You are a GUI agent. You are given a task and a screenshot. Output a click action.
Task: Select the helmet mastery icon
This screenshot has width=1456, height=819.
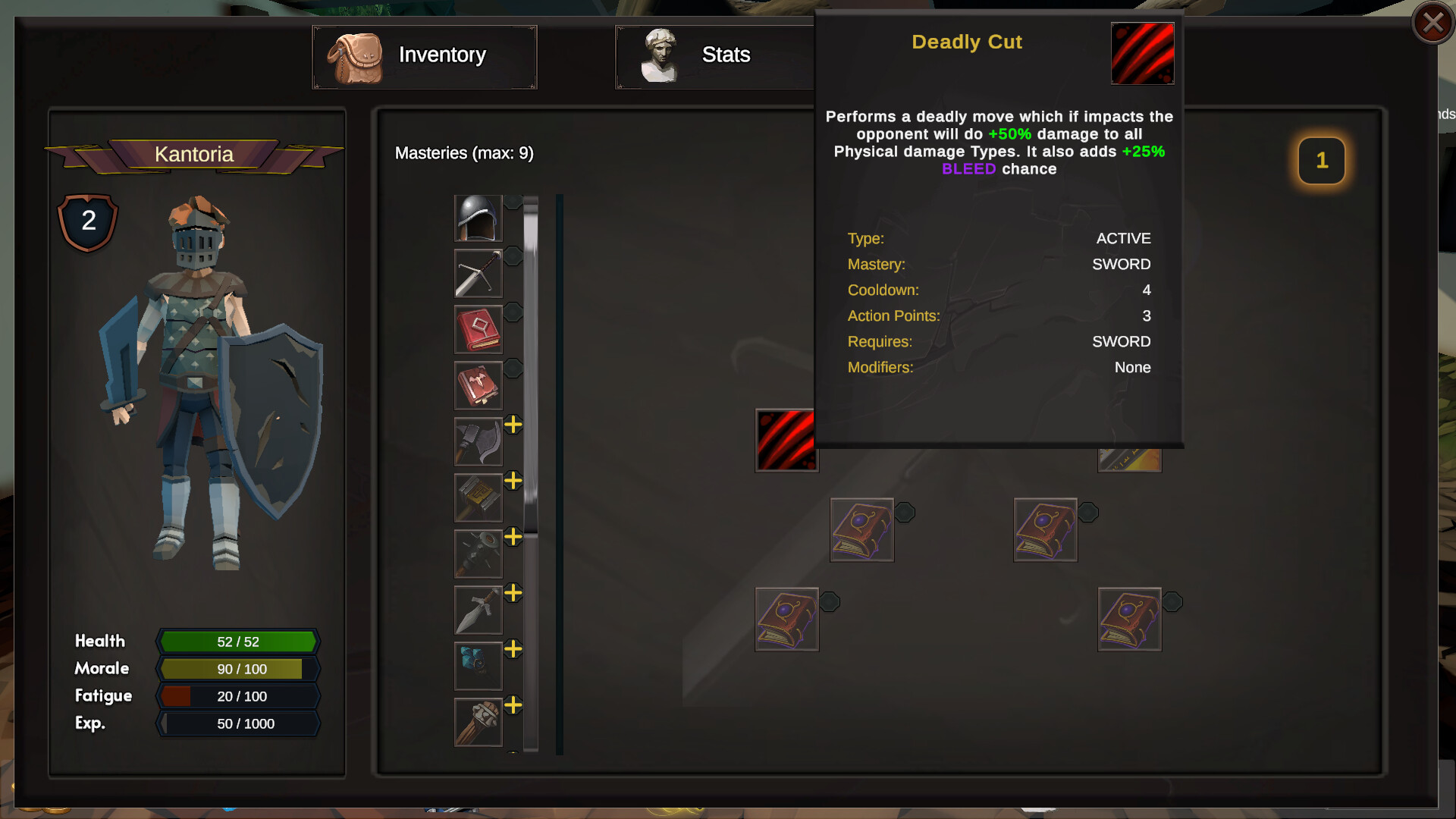[478, 218]
